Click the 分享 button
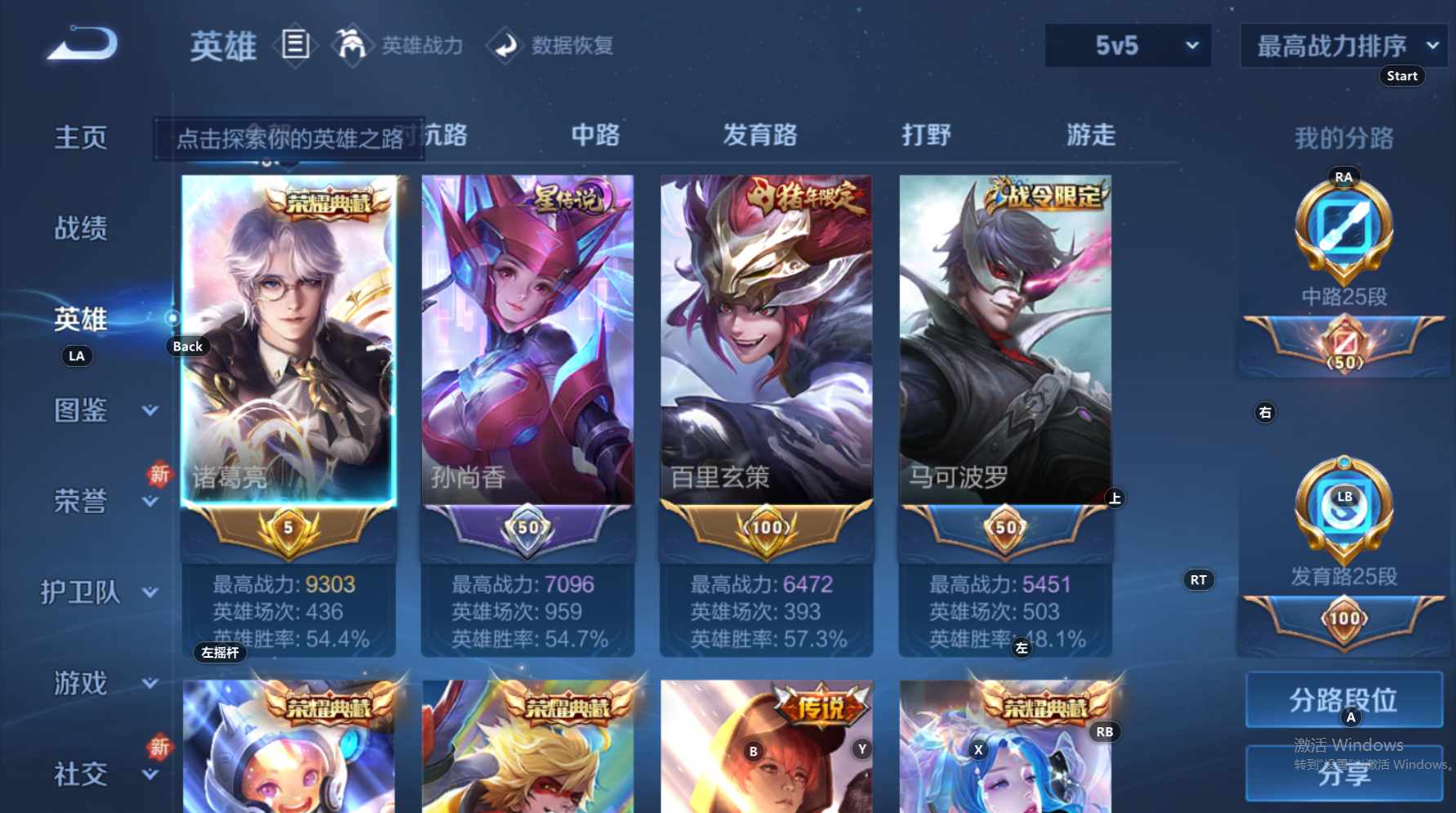 1342,773
